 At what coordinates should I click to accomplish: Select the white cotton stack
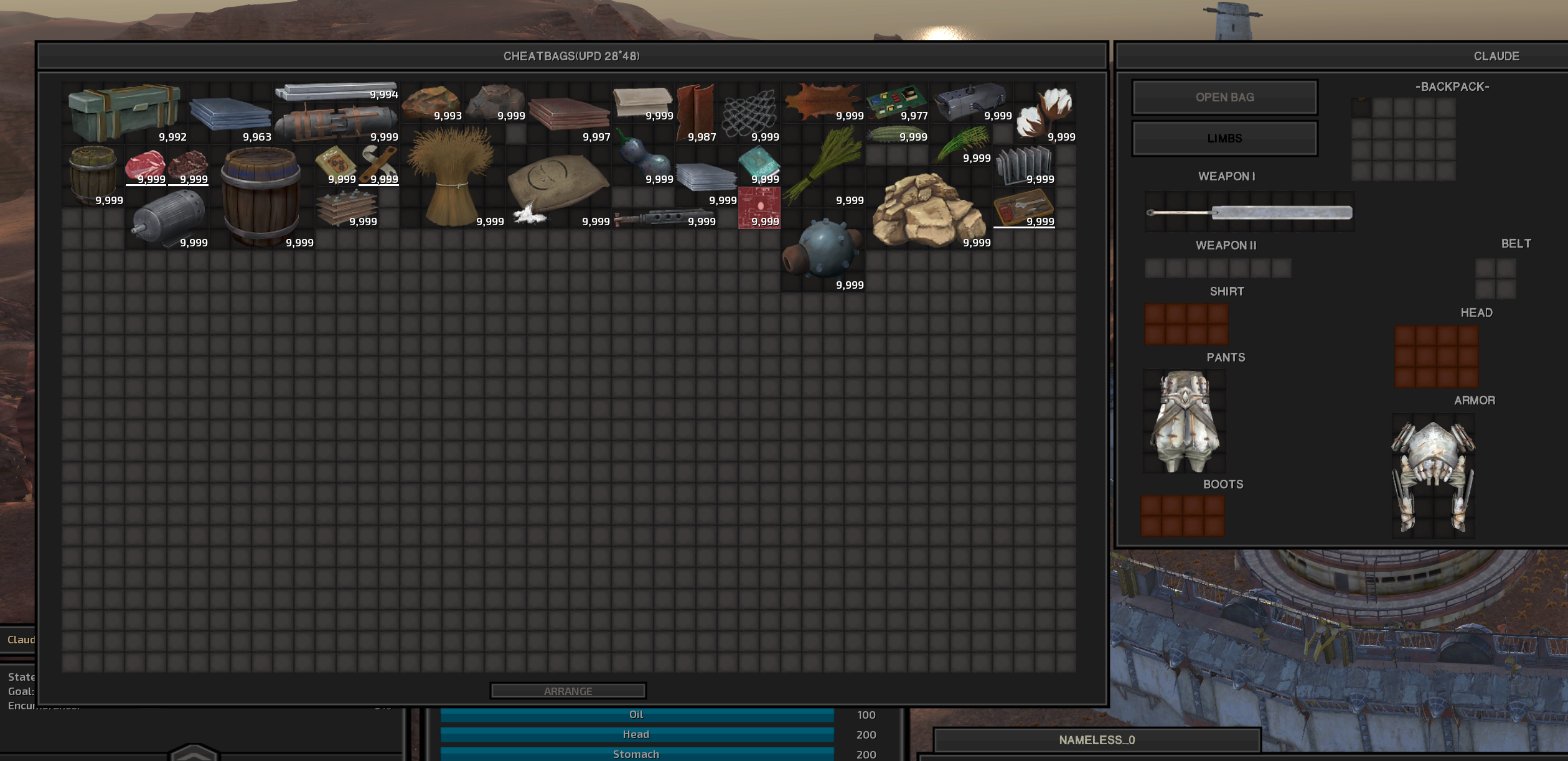pyautogui.click(x=1045, y=112)
